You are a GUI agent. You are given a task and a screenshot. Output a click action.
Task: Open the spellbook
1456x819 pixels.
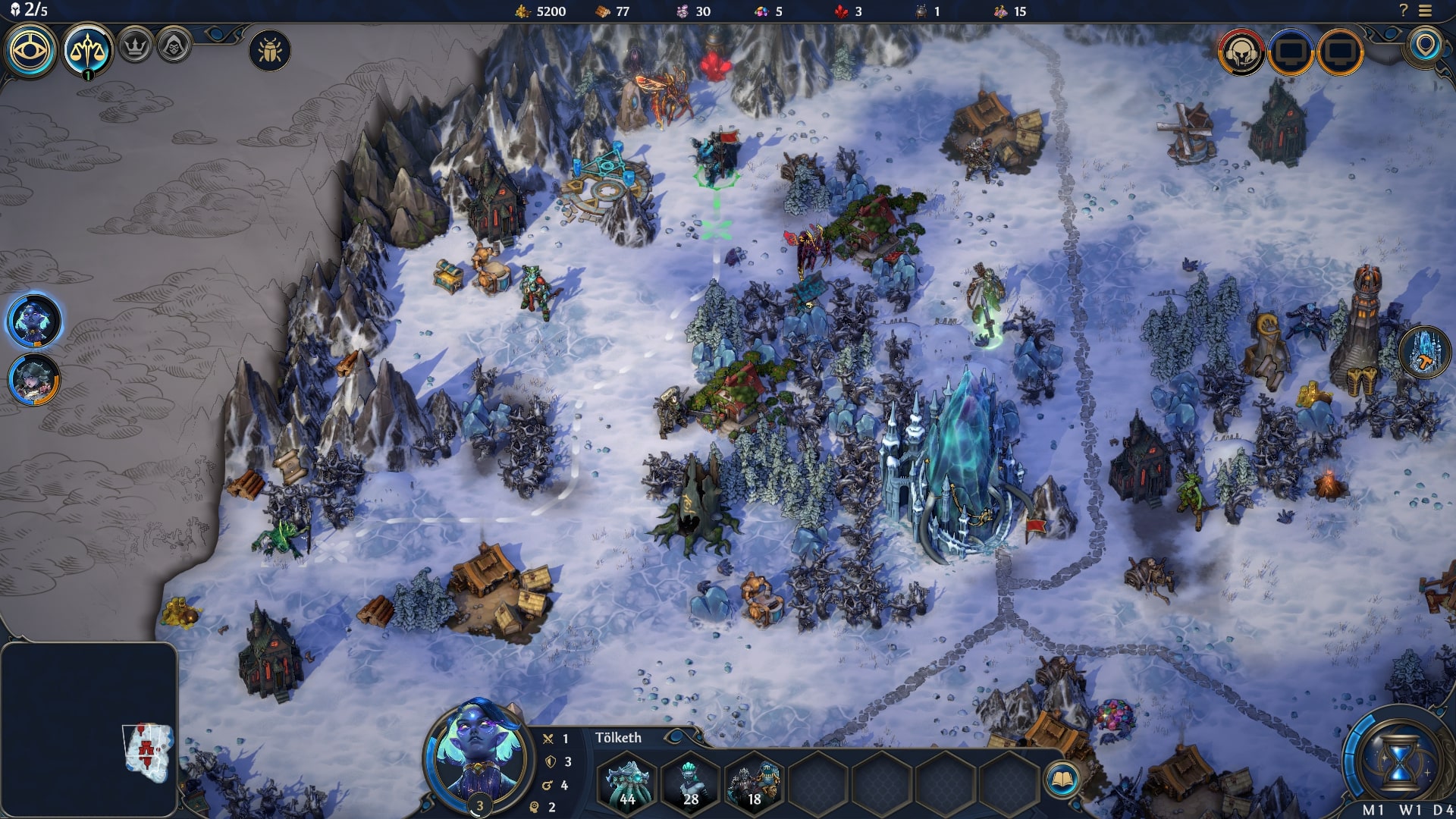[x=1062, y=779]
